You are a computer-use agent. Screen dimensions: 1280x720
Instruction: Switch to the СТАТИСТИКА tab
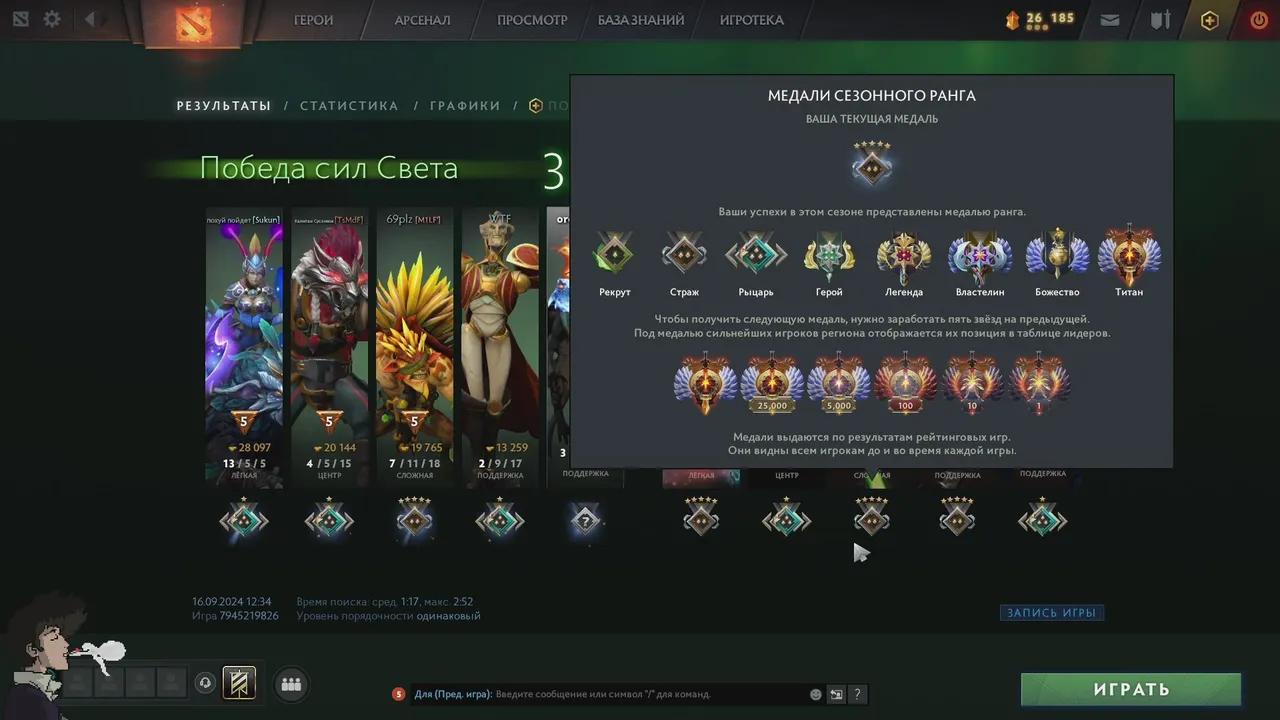point(349,105)
